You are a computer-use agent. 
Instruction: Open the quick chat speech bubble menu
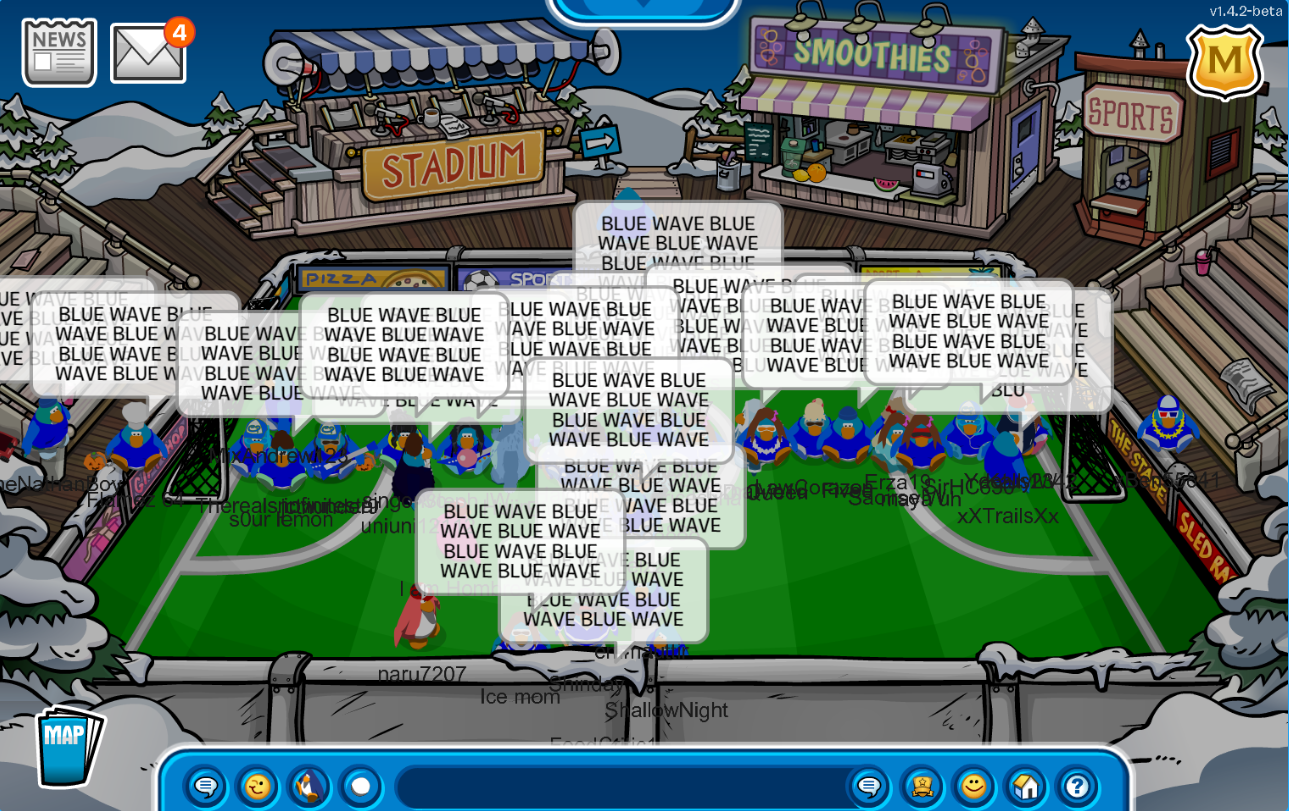(206, 787)
